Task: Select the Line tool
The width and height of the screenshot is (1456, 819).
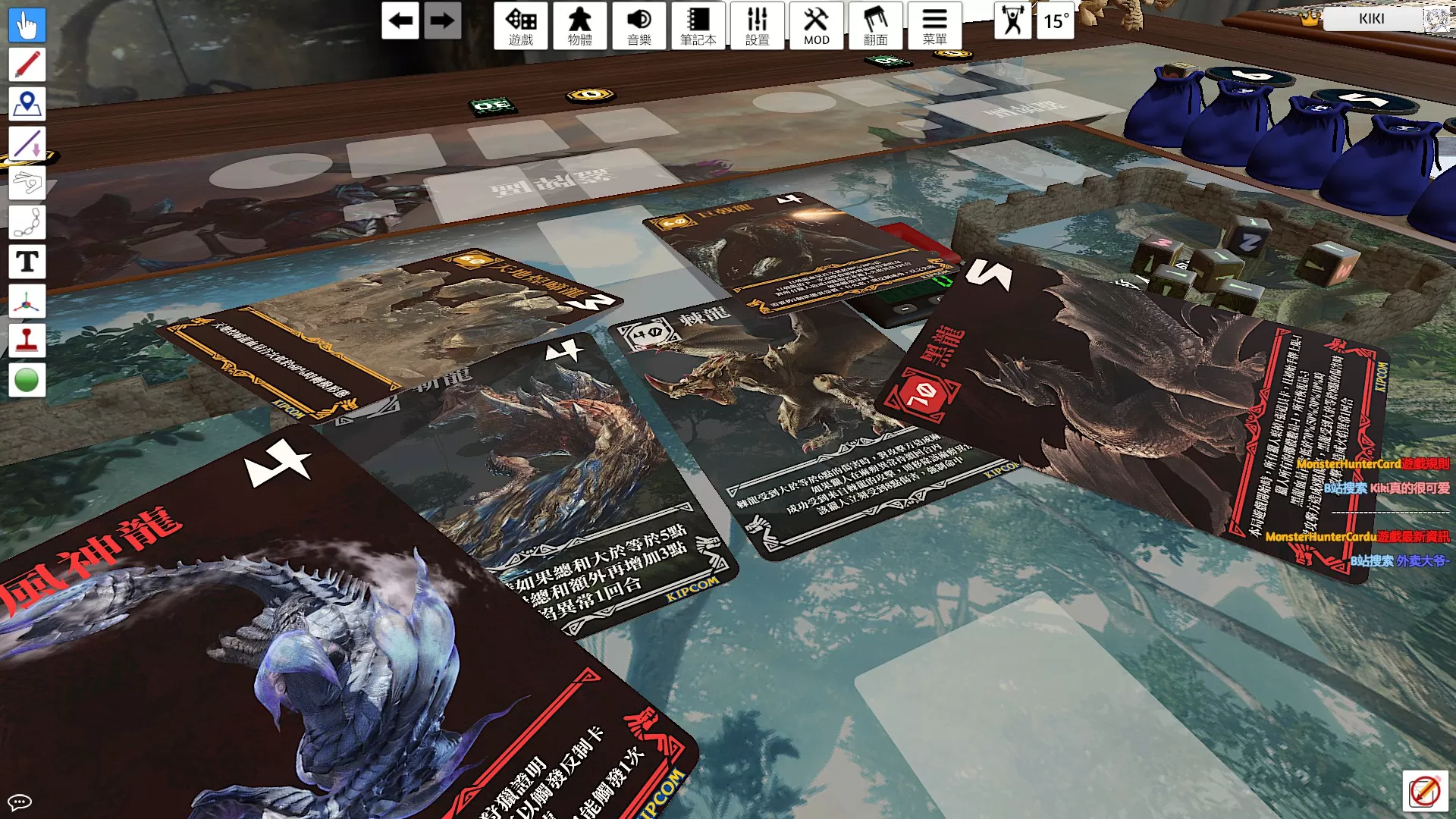Action: point(27,144)
